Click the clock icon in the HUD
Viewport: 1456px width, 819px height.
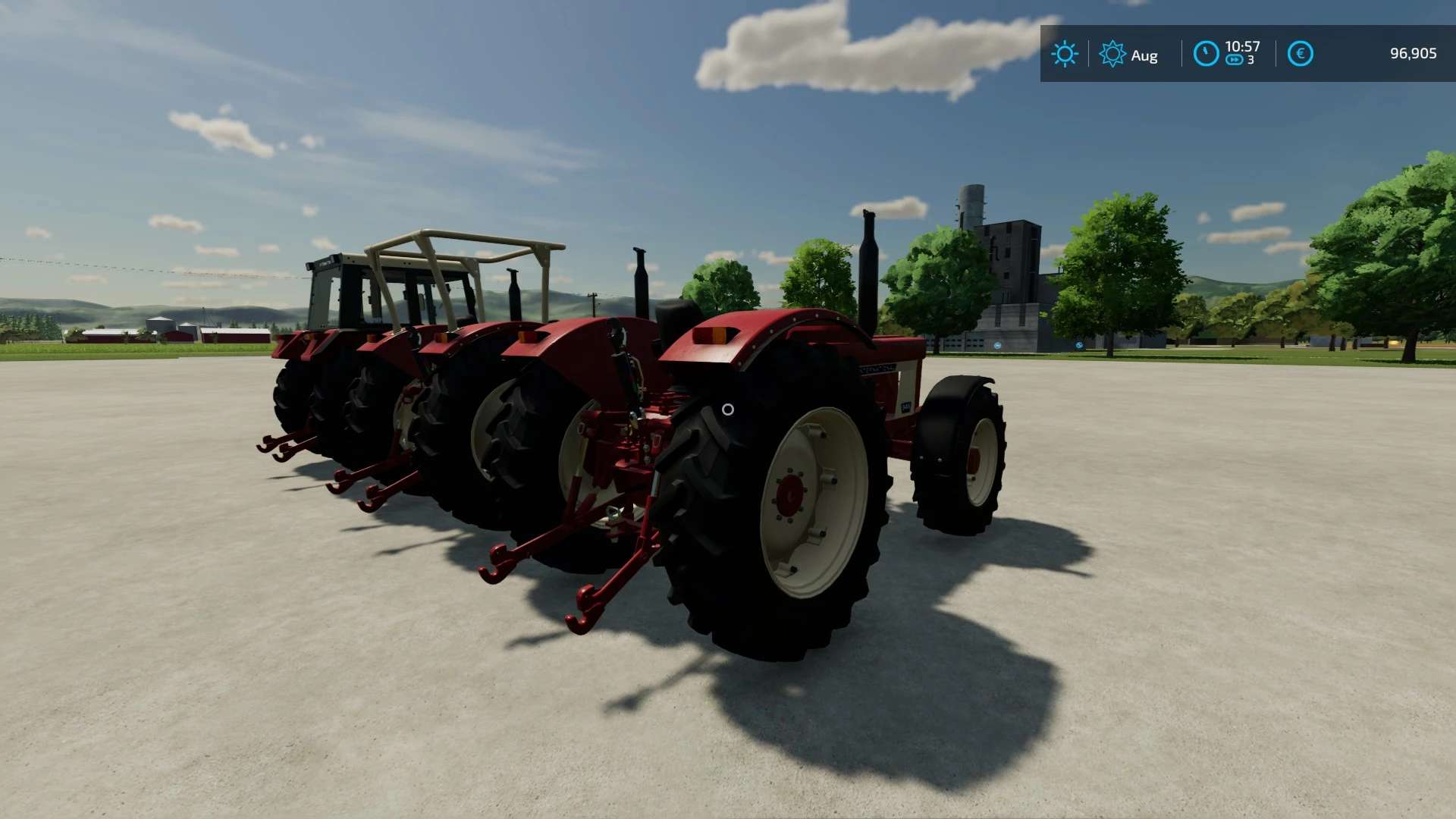pos(1205,53)
